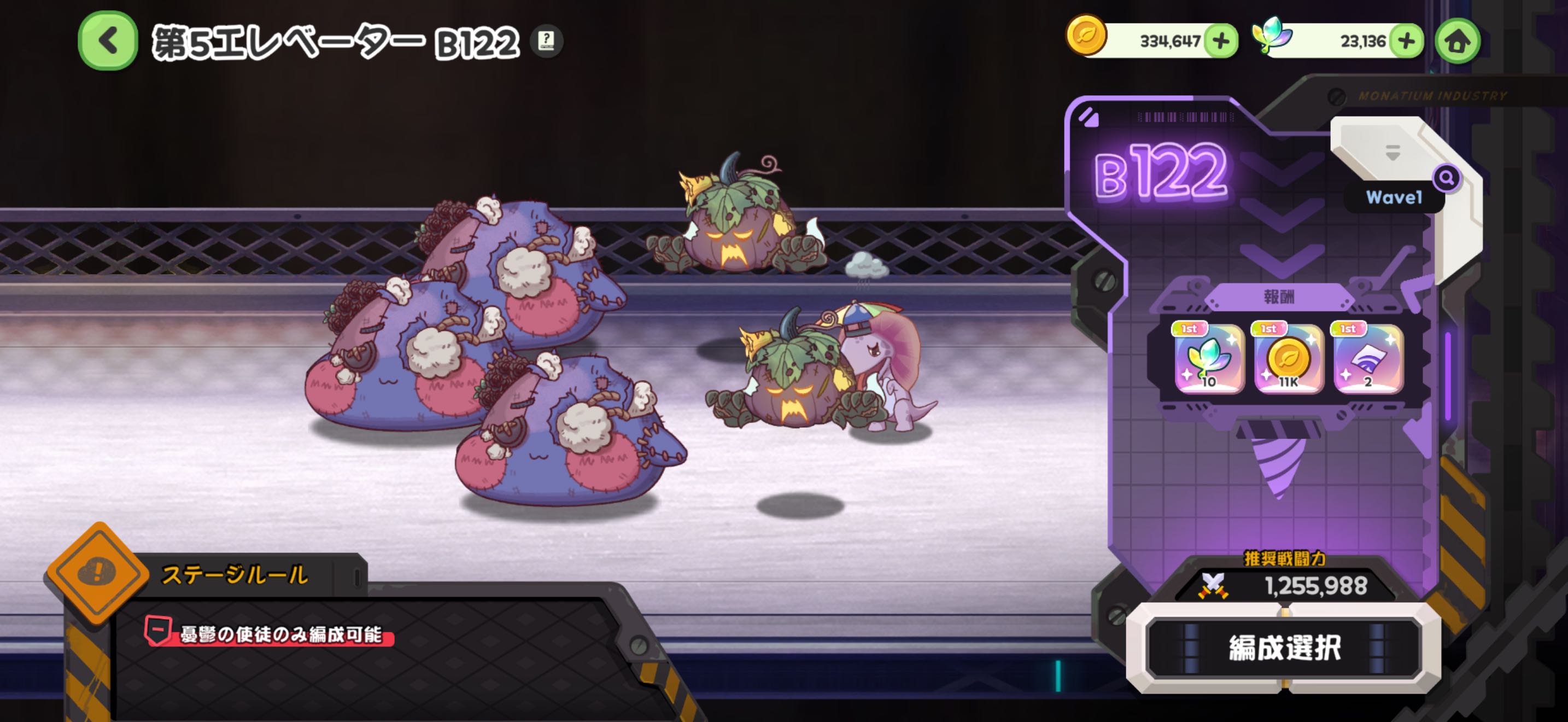Open the stage help question mark

tap(546, 41)
